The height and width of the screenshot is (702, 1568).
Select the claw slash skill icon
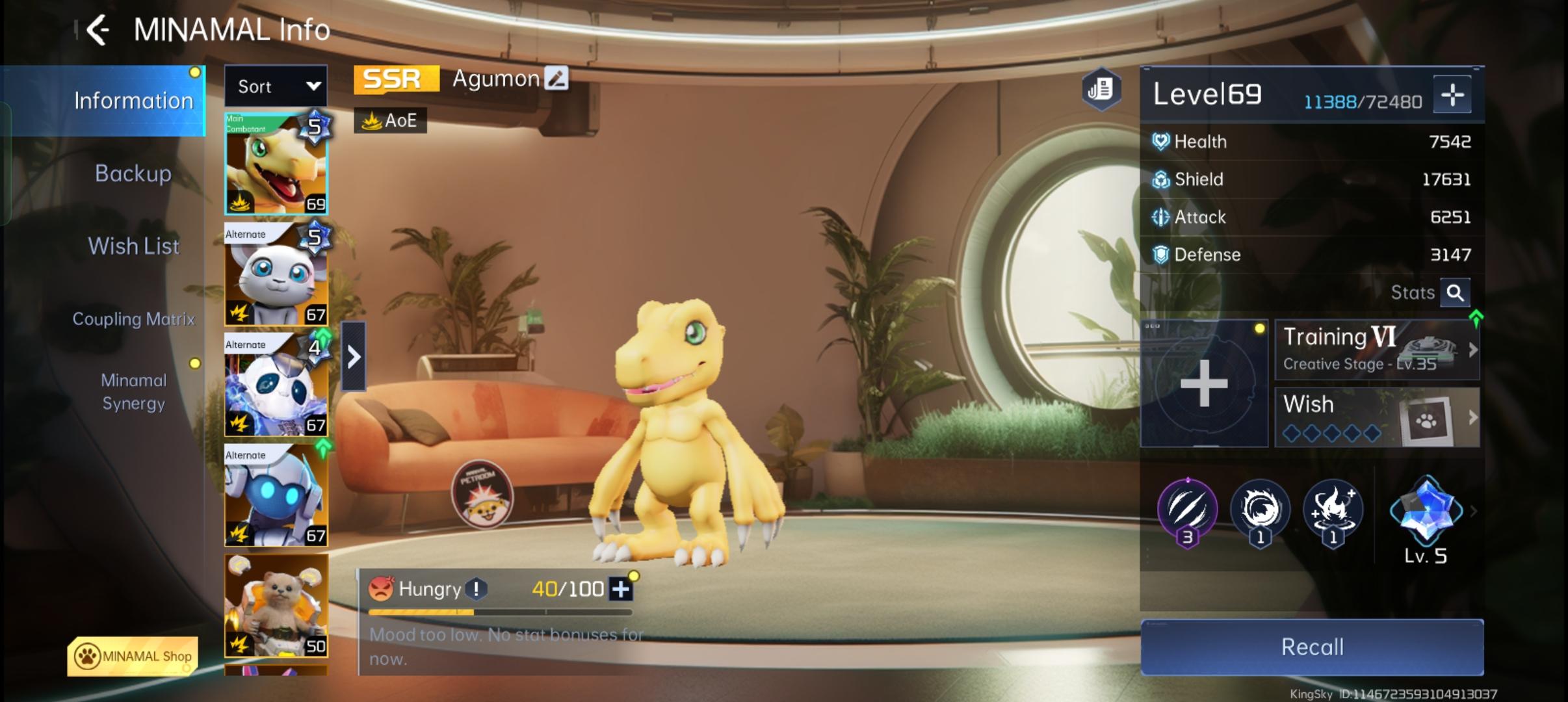coord(1188,510)
